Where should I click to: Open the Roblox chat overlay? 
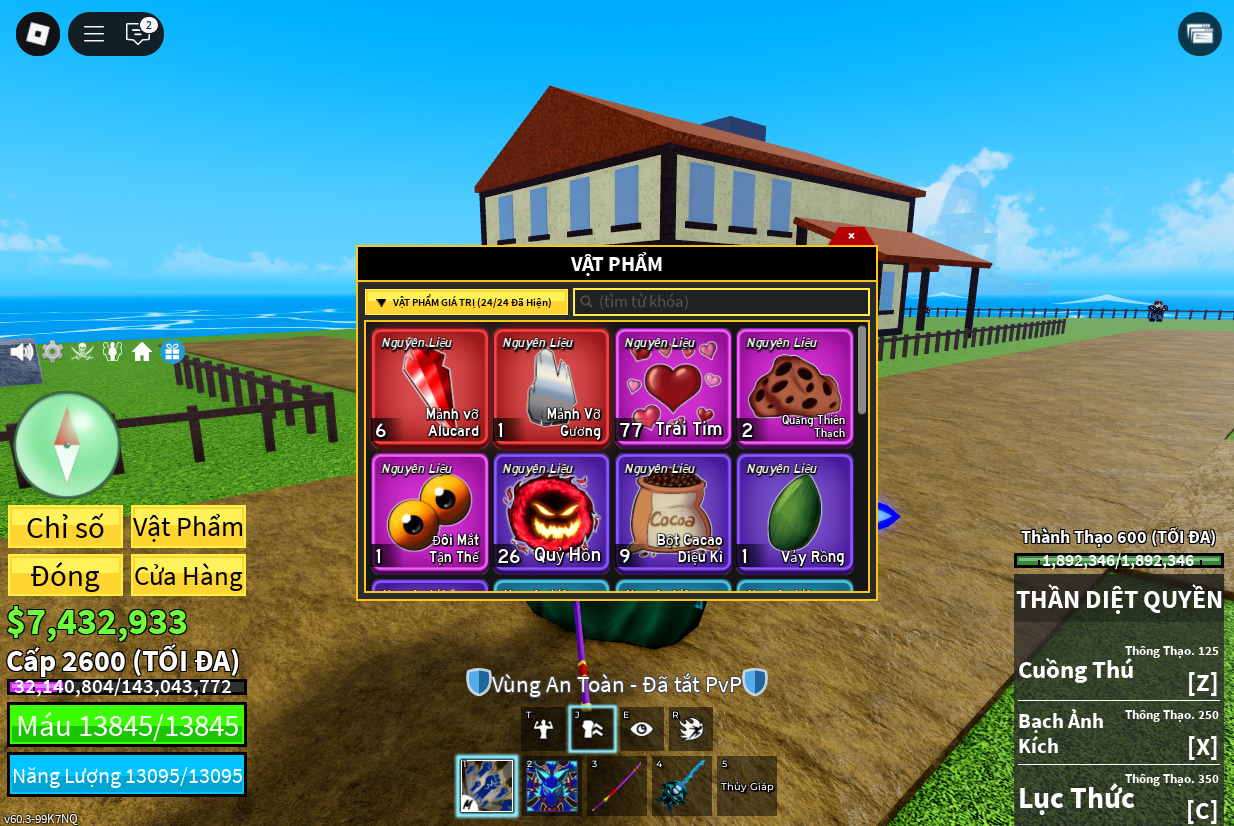138,34
